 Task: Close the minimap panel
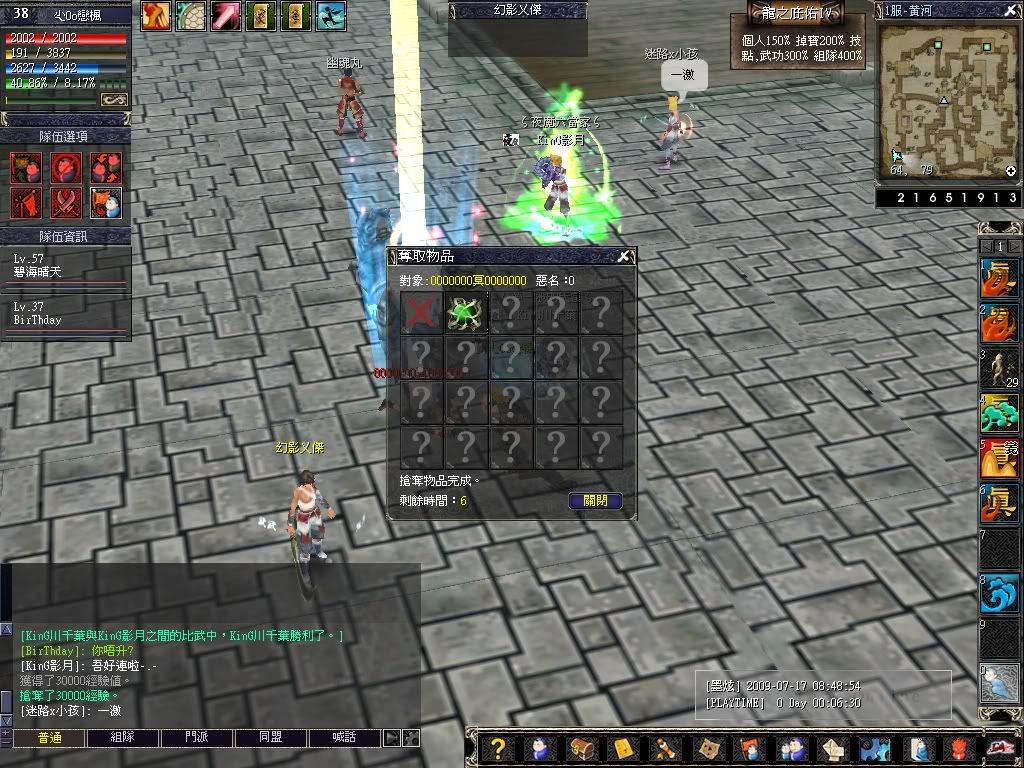1012,10
